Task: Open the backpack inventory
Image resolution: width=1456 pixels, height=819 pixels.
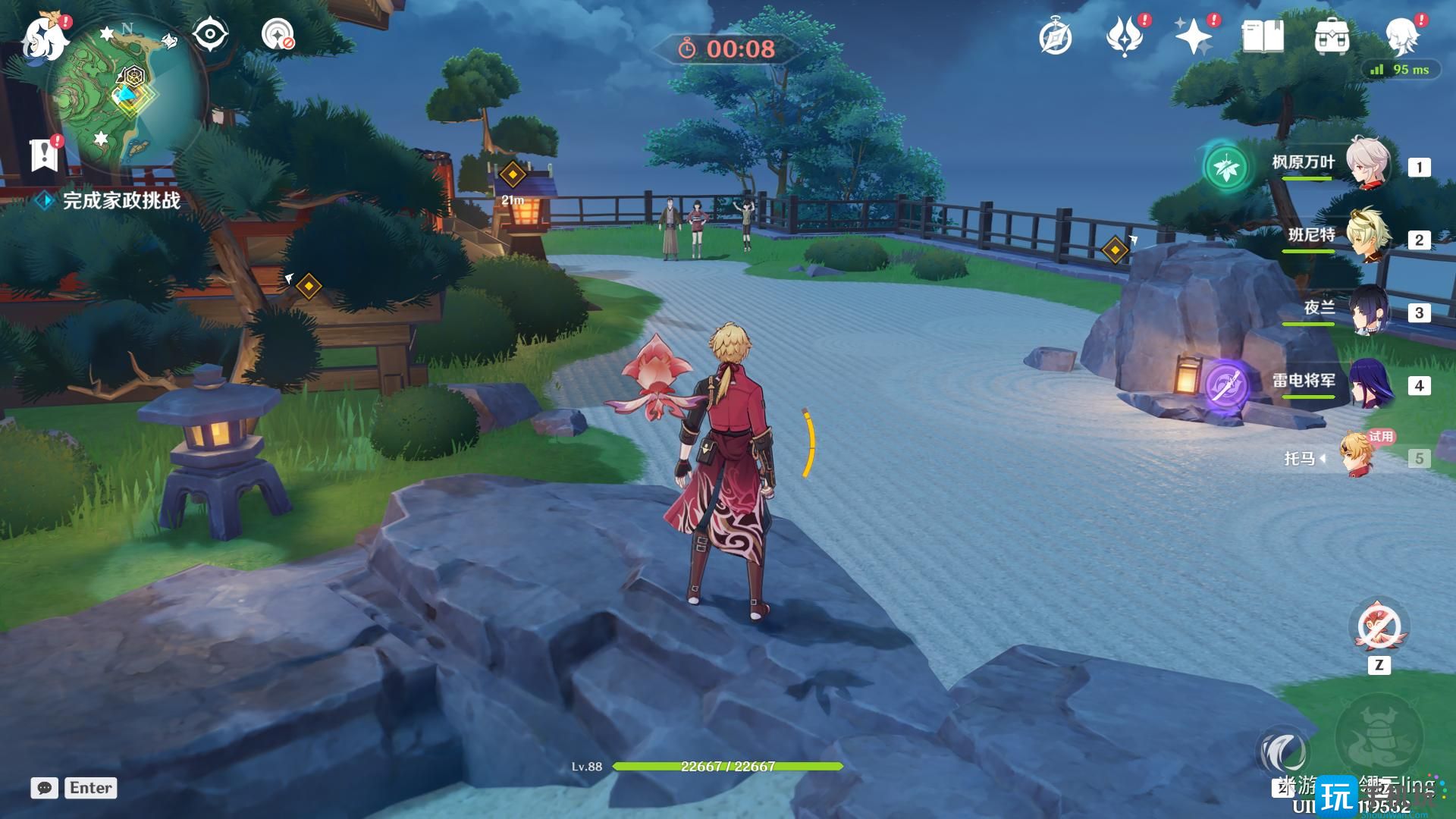Action: click(1332, 36)
